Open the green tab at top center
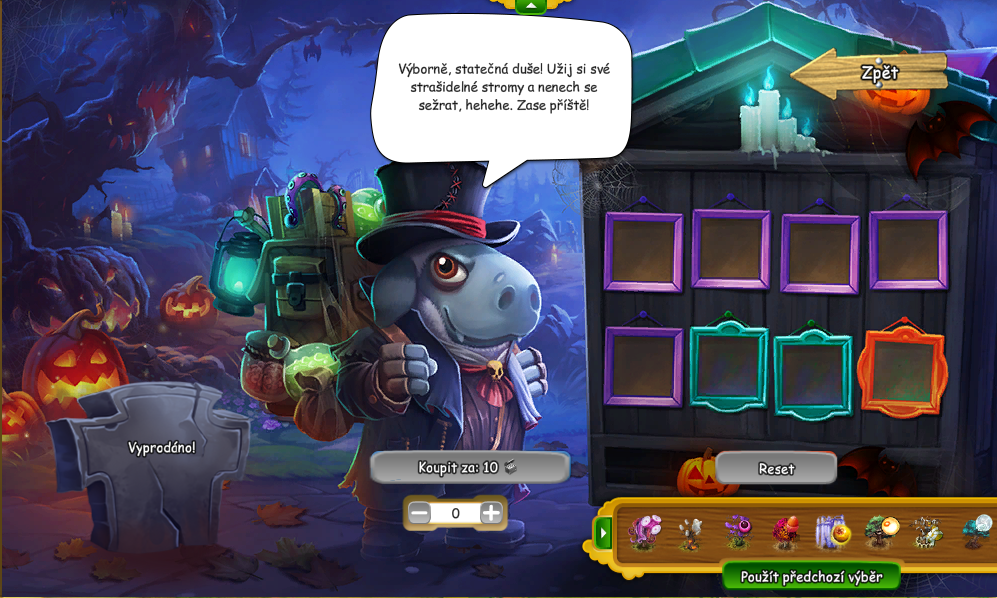This screenshot has height=598, width=997. point(531,6)
